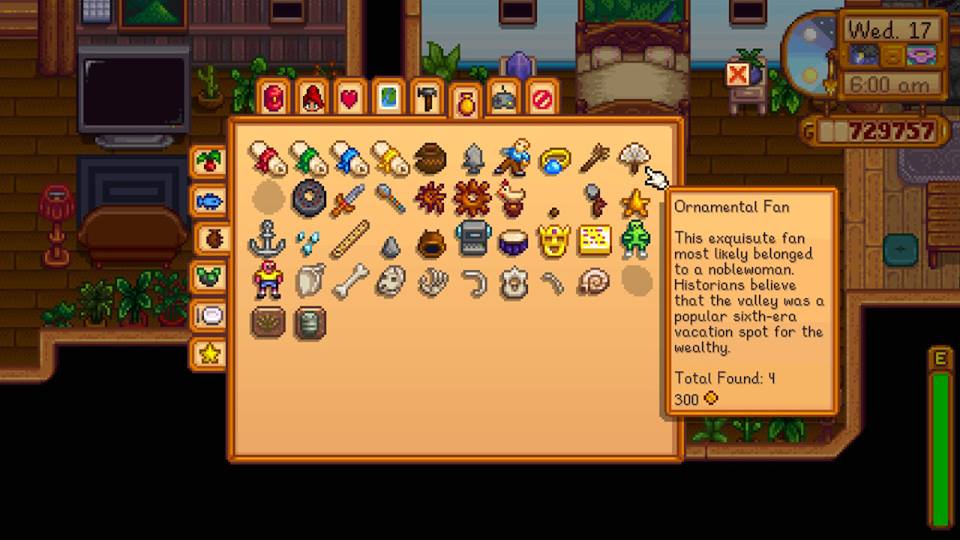
Task: Switch to the Crafting hammer tab
Action: (x=426, y=98)
